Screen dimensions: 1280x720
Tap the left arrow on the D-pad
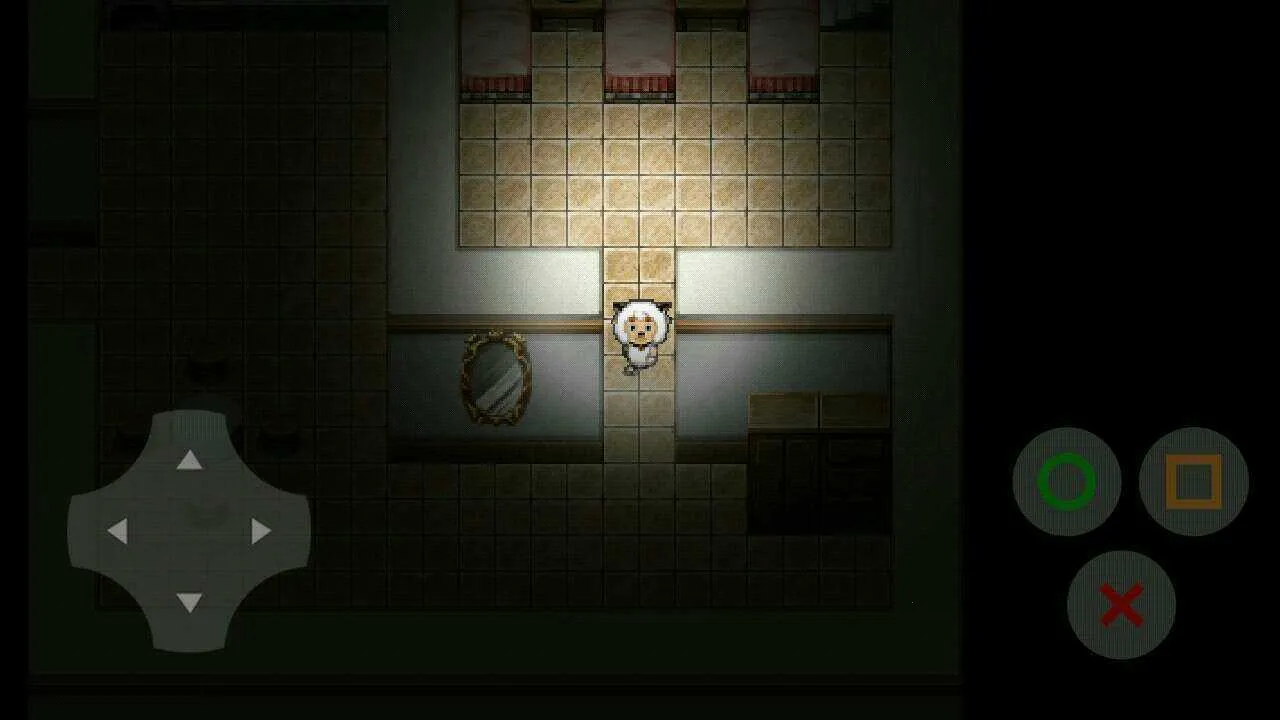tap(117, 532)
